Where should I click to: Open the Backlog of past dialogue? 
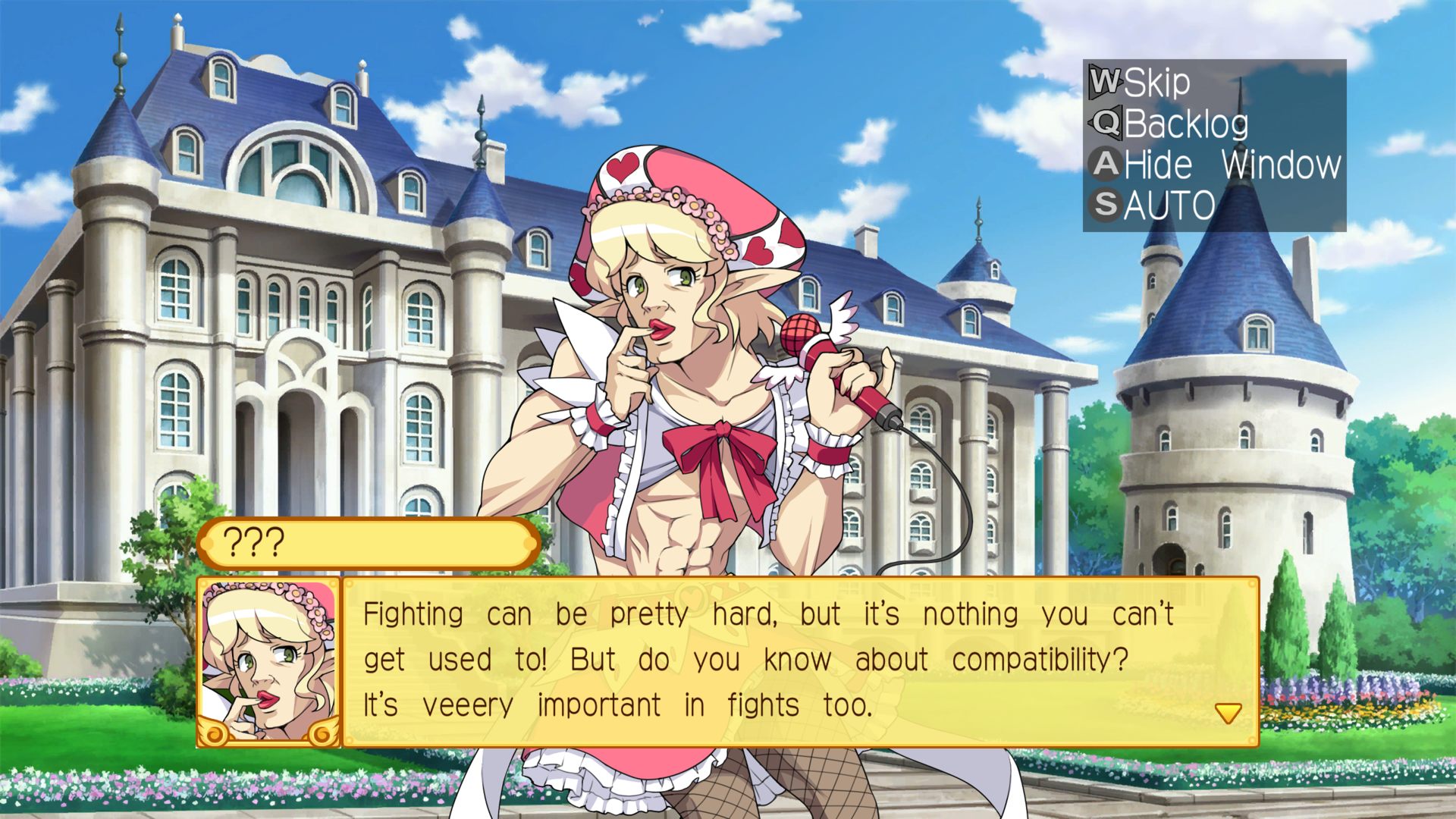click(x=1171, y=124)
